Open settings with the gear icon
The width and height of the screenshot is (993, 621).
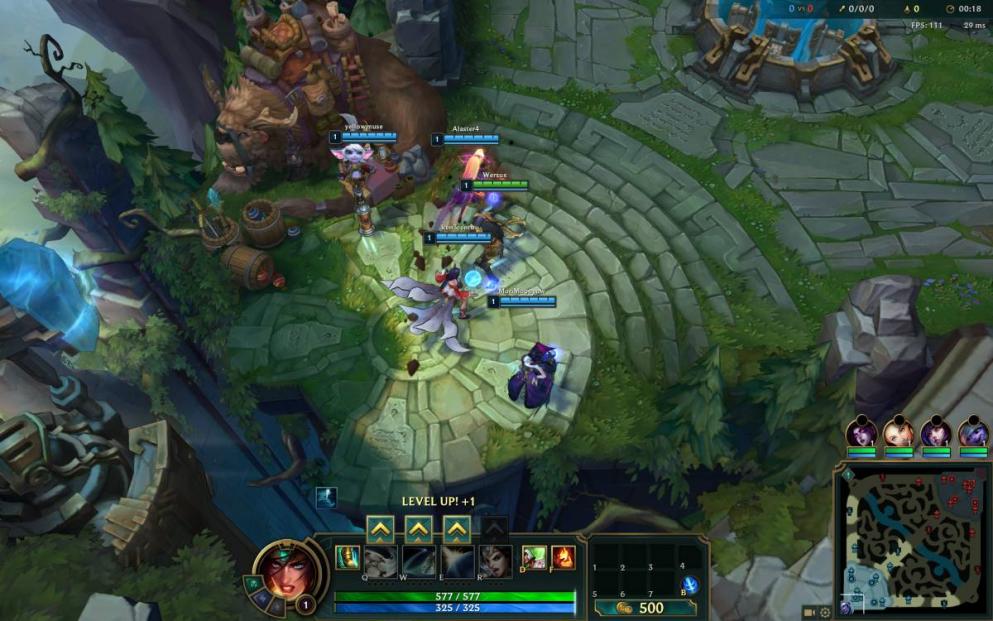pos(825,612)
